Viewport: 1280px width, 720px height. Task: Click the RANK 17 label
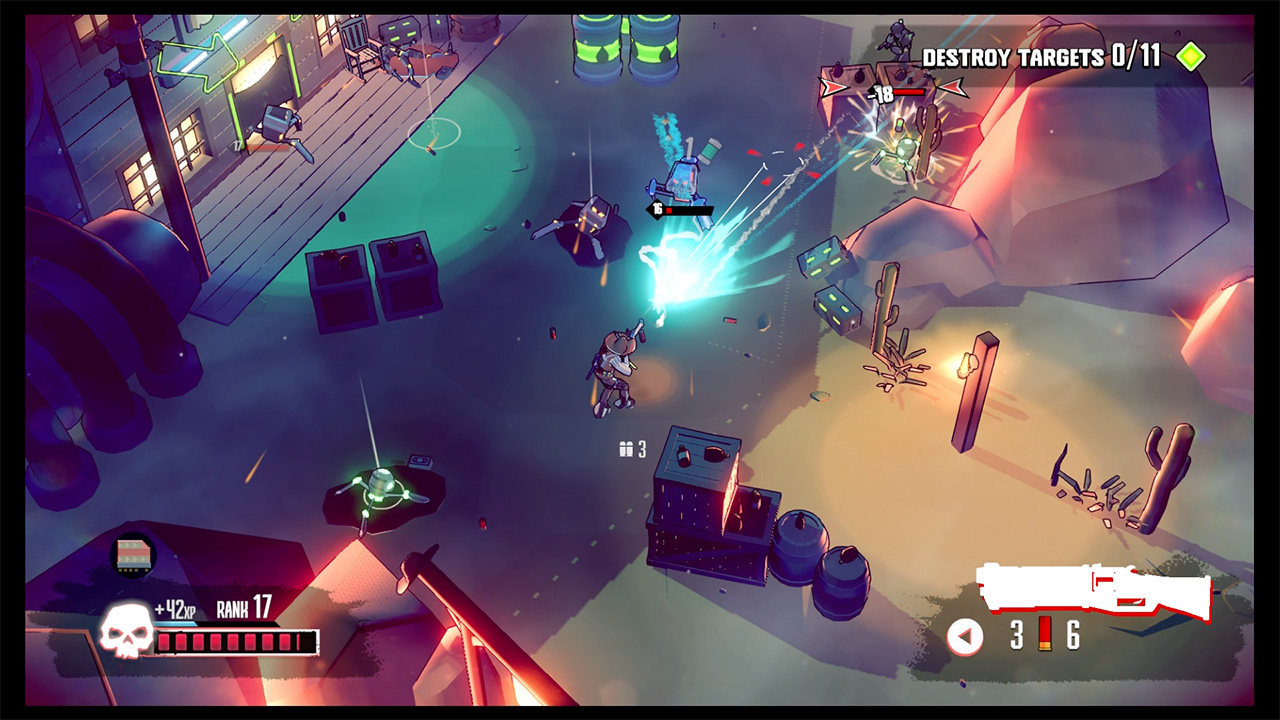244,603
